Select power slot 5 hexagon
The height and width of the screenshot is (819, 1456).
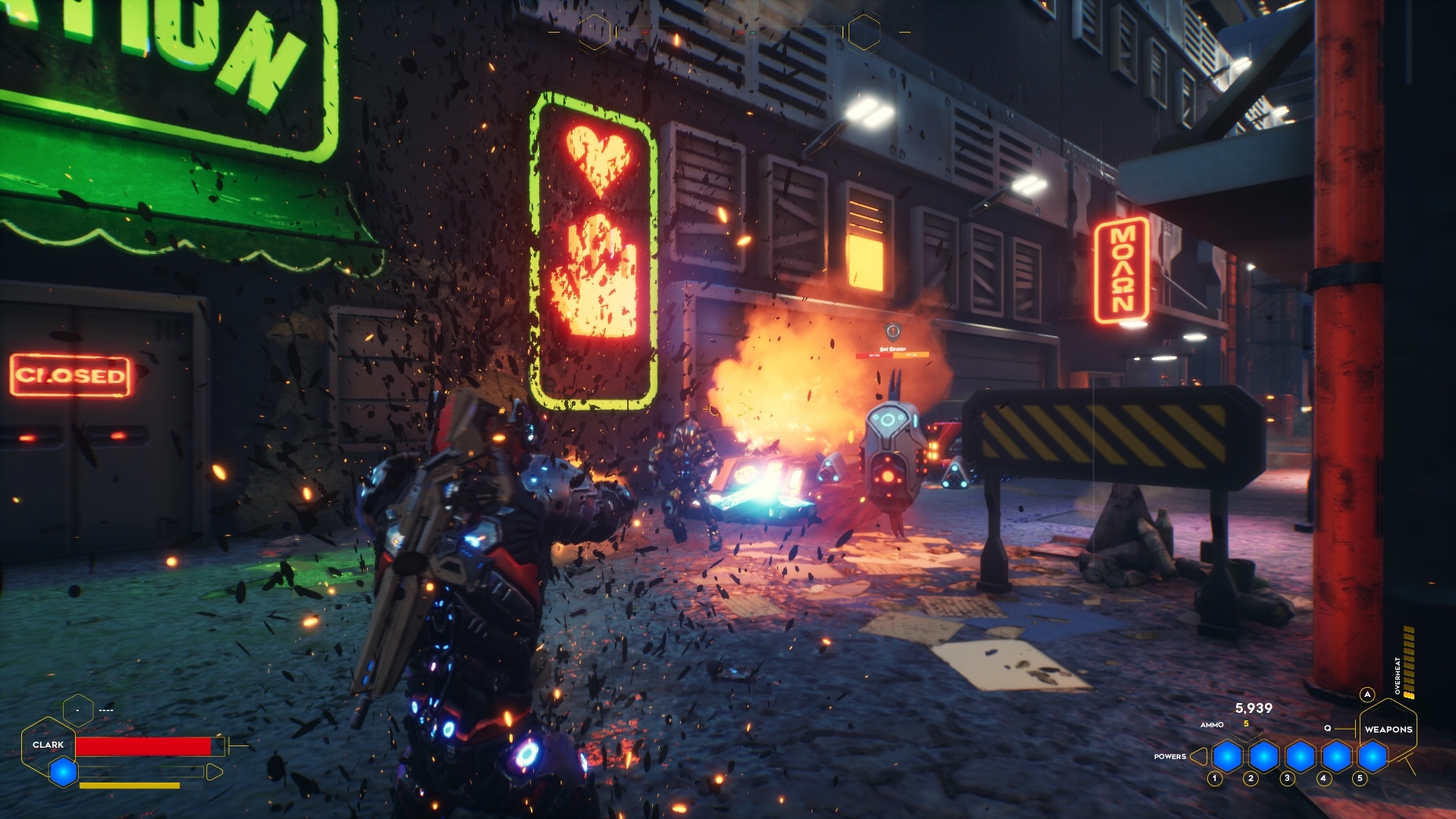tap(1372, 757)
